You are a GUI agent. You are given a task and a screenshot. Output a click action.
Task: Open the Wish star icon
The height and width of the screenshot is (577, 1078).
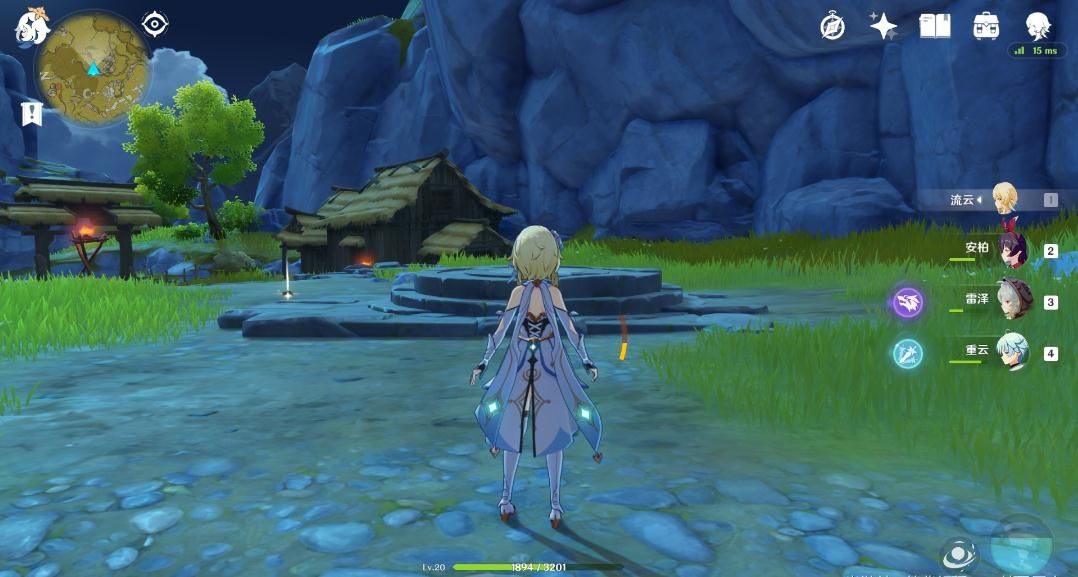(883, 26)
